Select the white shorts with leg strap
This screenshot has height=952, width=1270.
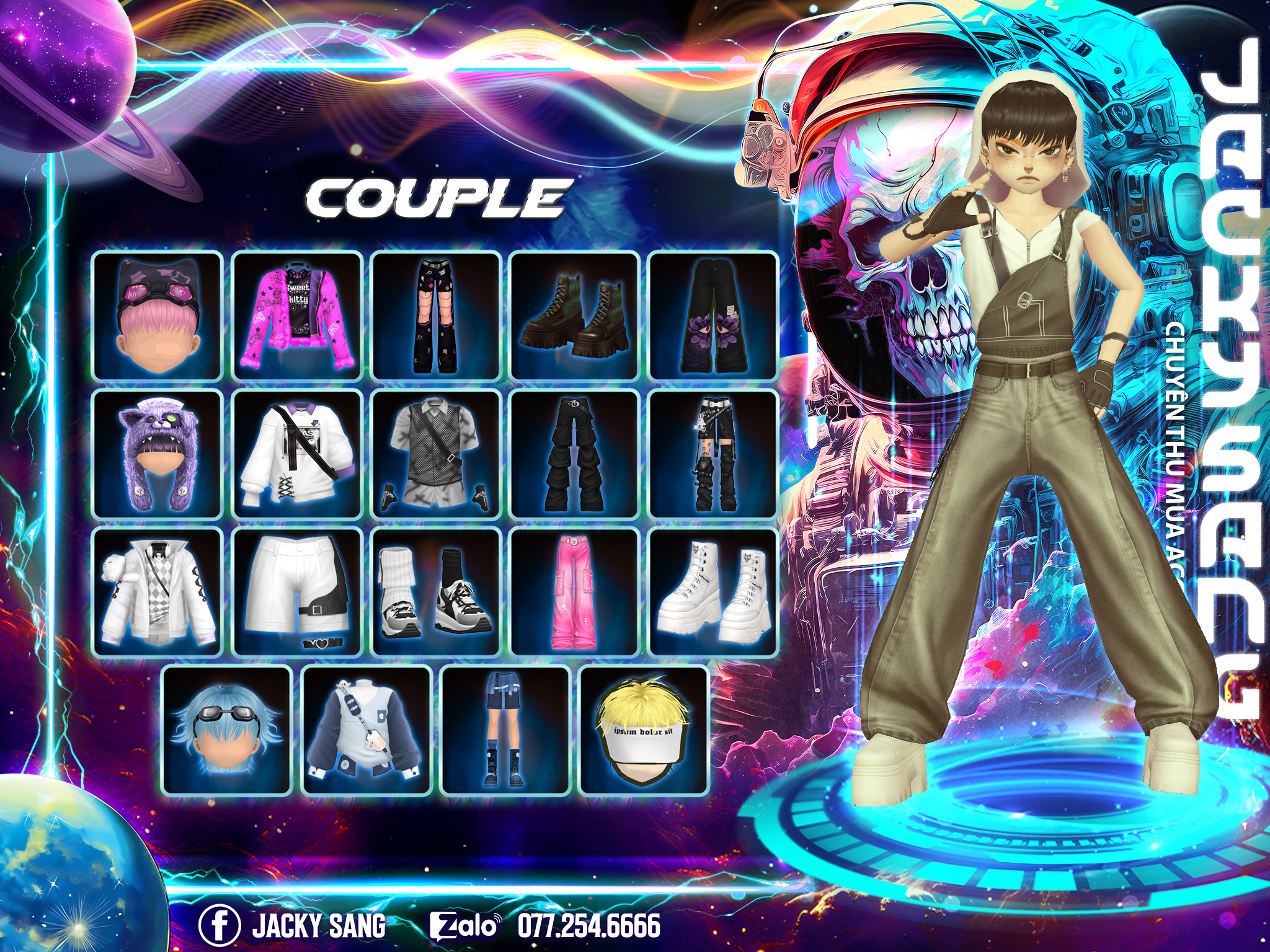coord(297,593)
